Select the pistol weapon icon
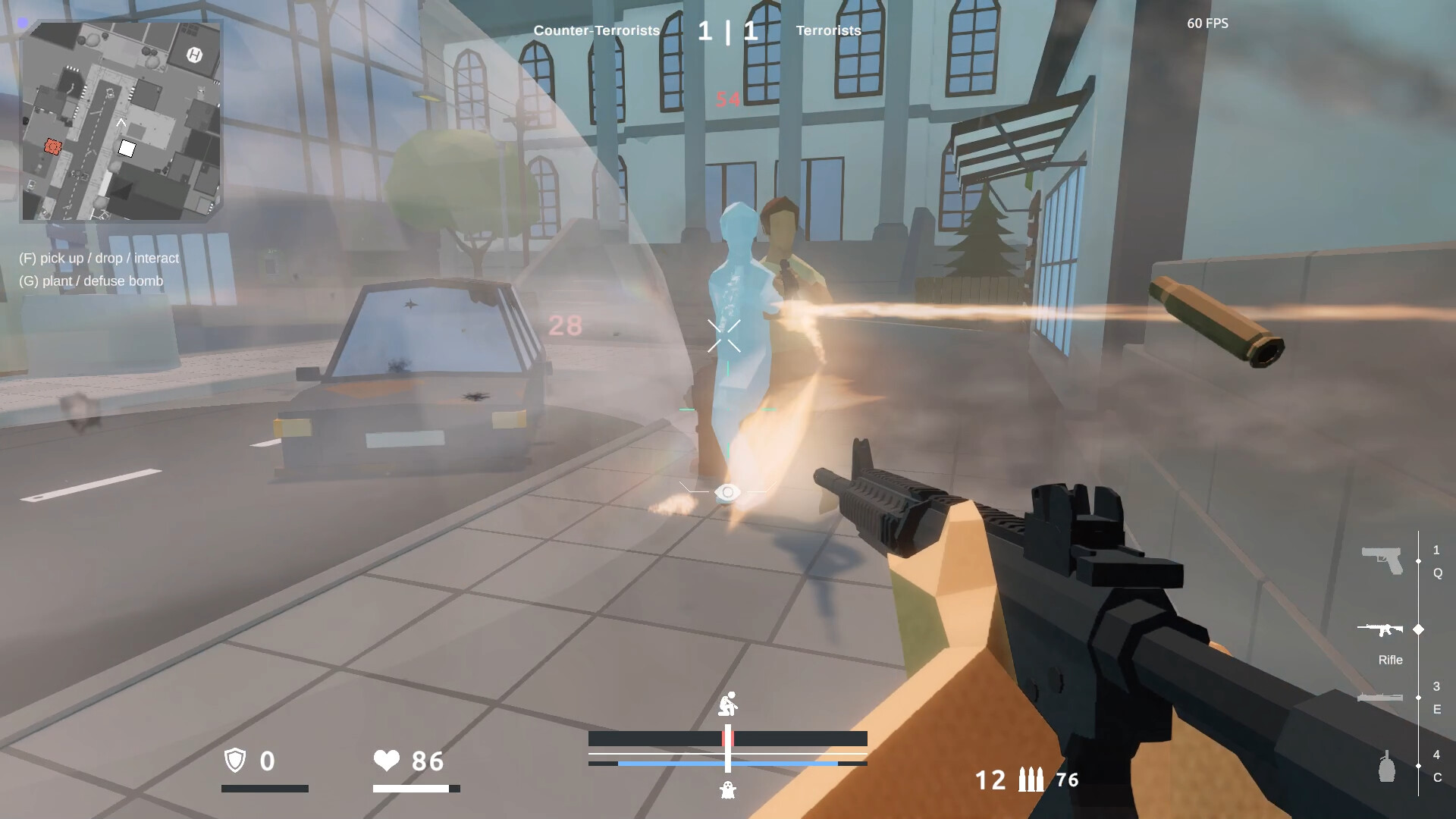Image resolution: width=1456 pixels, height=819 pixels. point(1382,560)
